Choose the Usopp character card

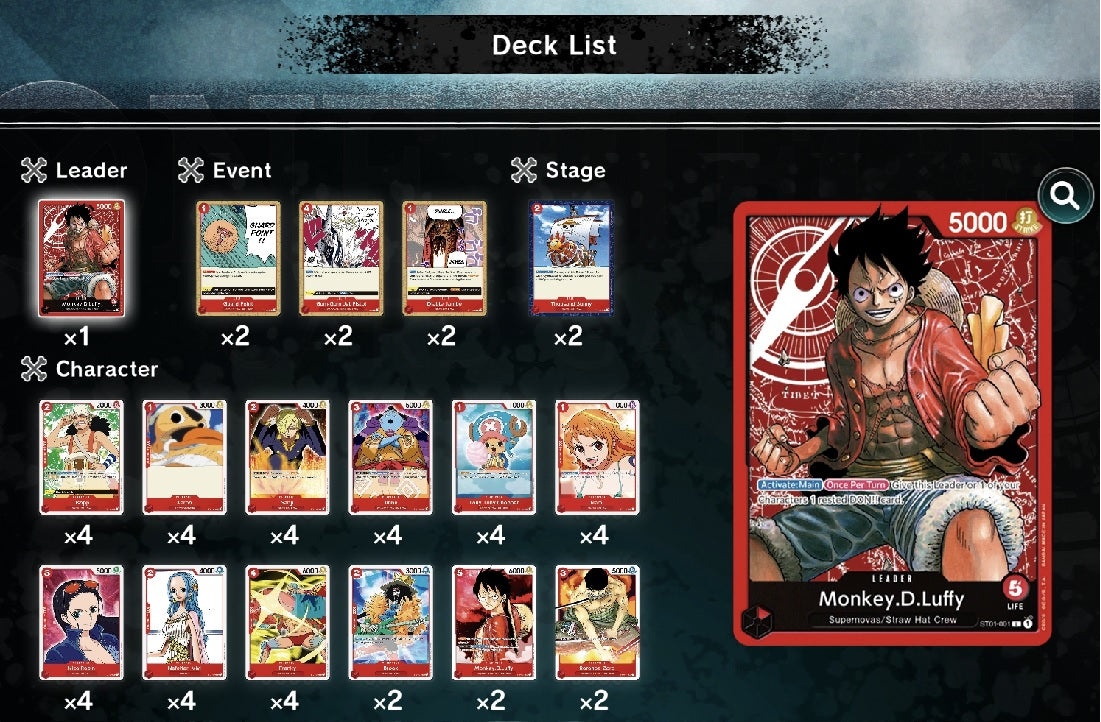81,457
